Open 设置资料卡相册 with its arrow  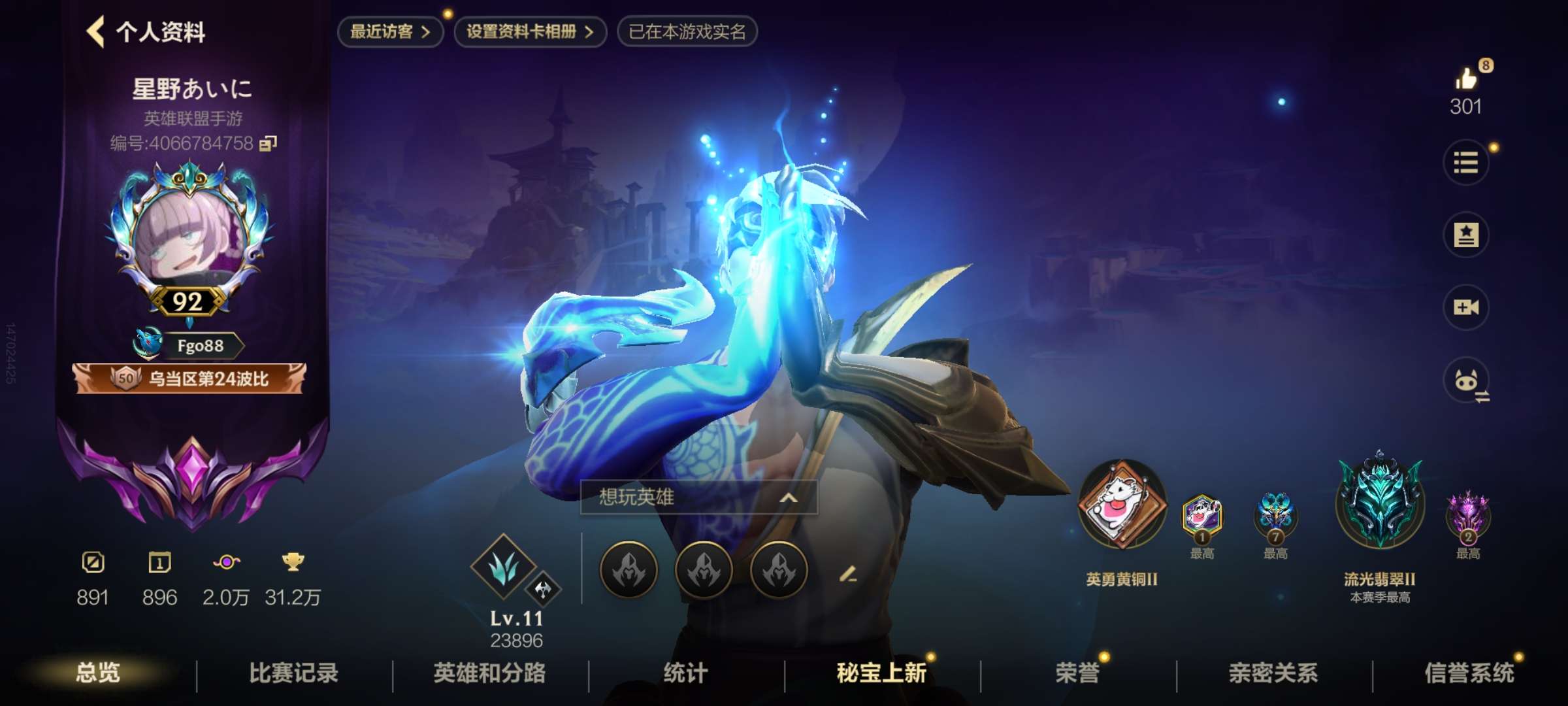tap(529, 30)
